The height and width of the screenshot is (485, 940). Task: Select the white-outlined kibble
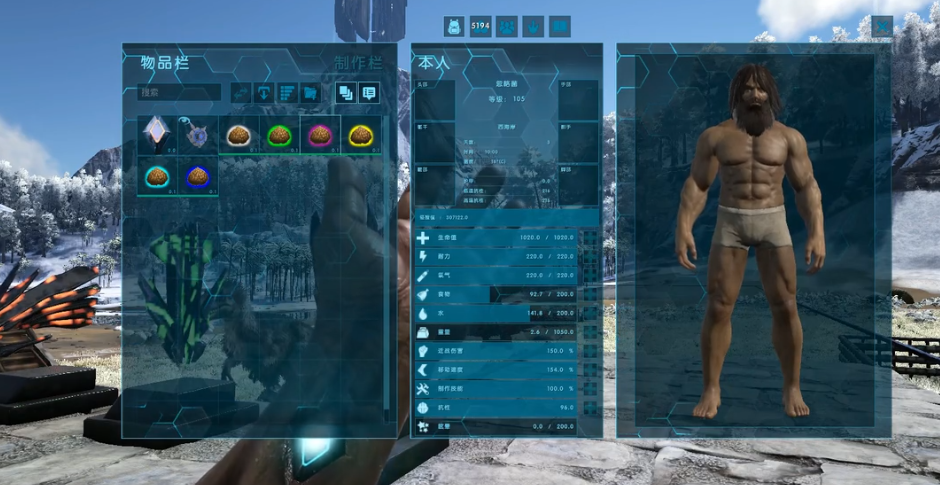(x=238, y=135)
